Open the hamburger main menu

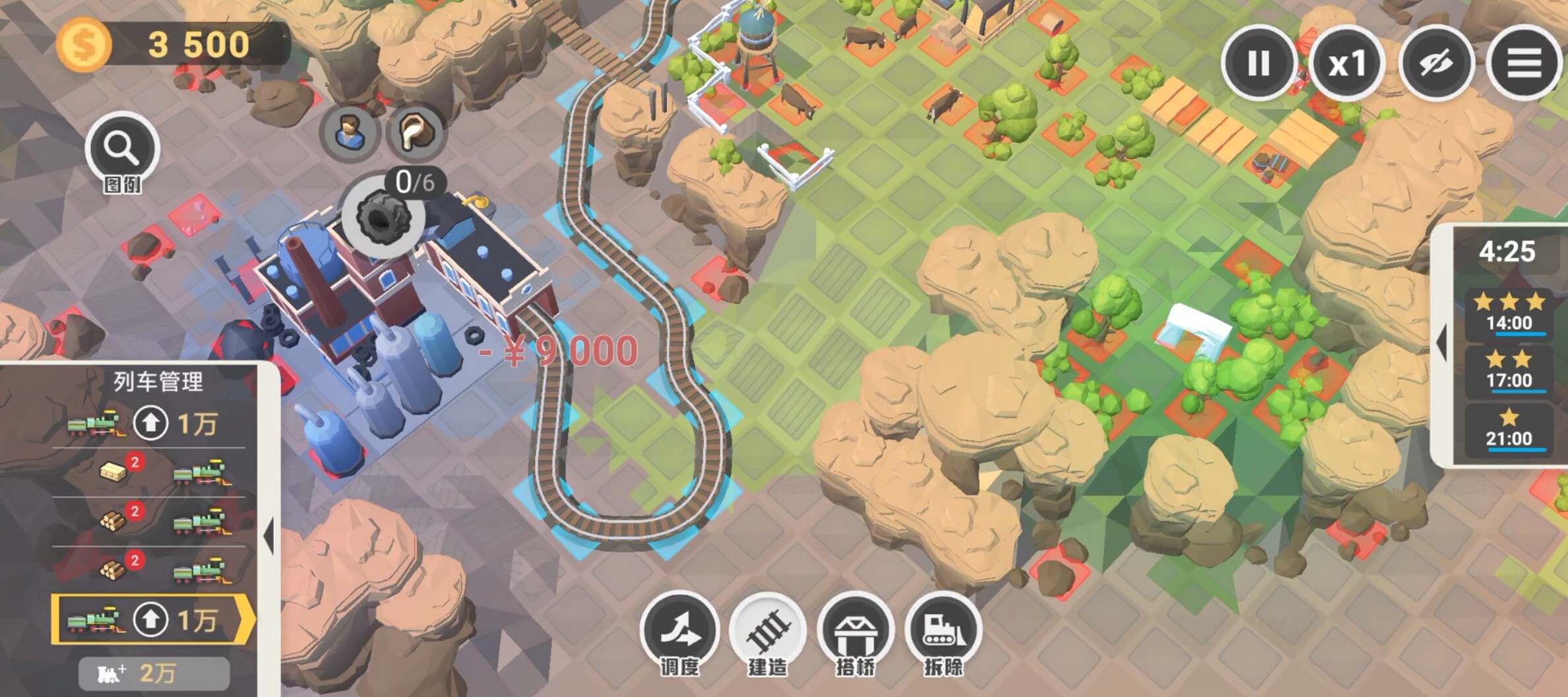coord(1524,63)
